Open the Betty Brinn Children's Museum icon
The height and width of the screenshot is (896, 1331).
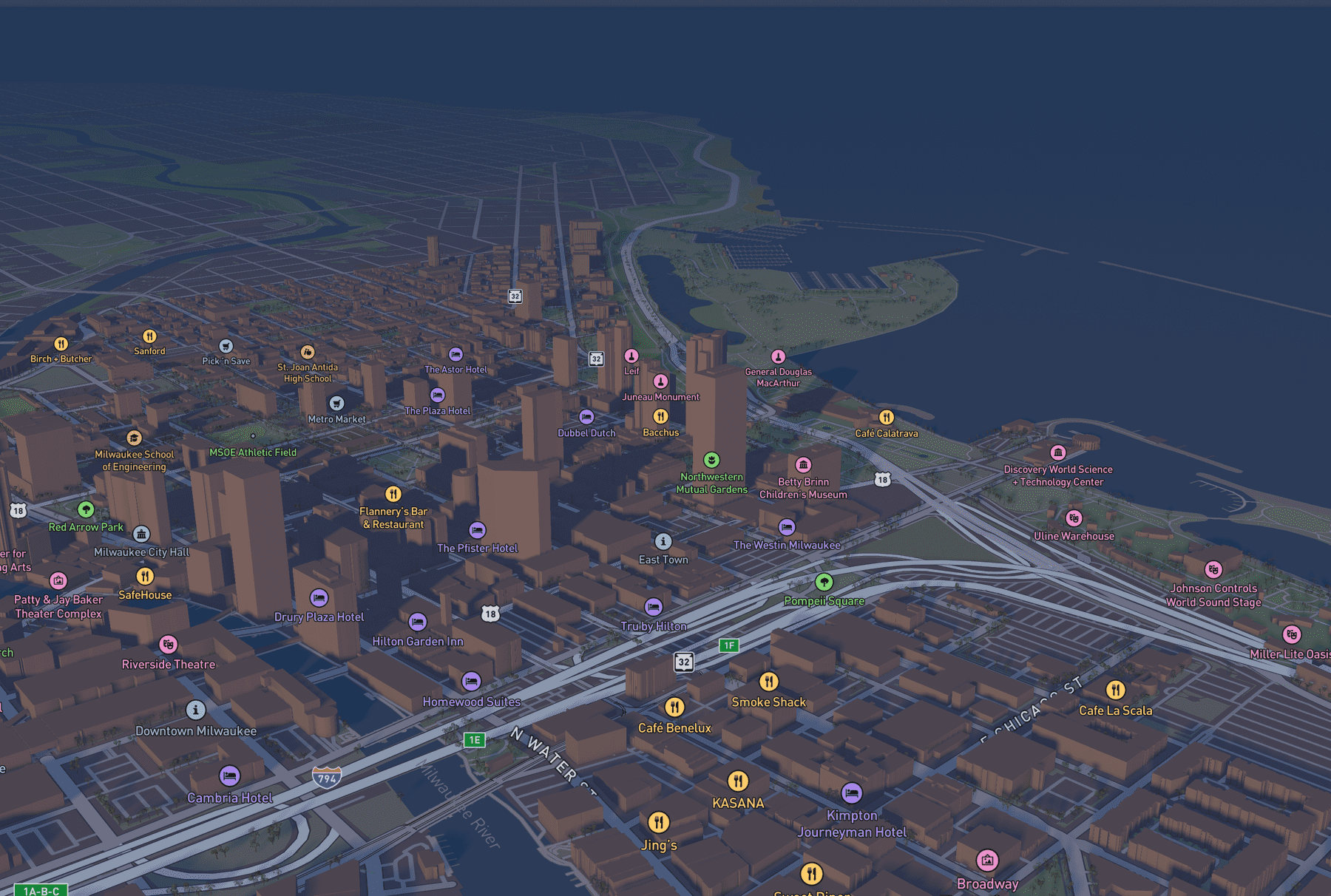[803, 463]
